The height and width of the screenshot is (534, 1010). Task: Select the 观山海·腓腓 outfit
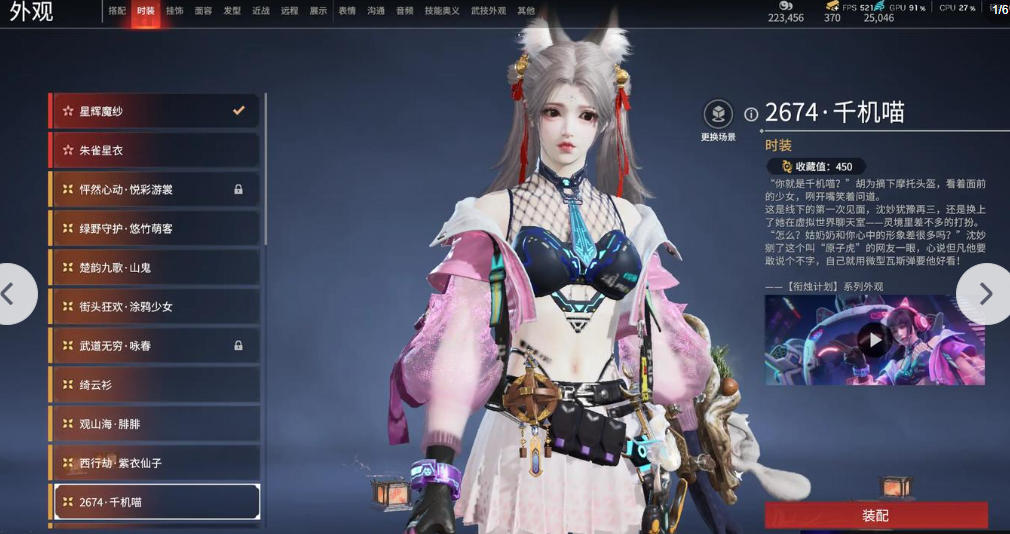pyautogui.click(x=153, y=423)
